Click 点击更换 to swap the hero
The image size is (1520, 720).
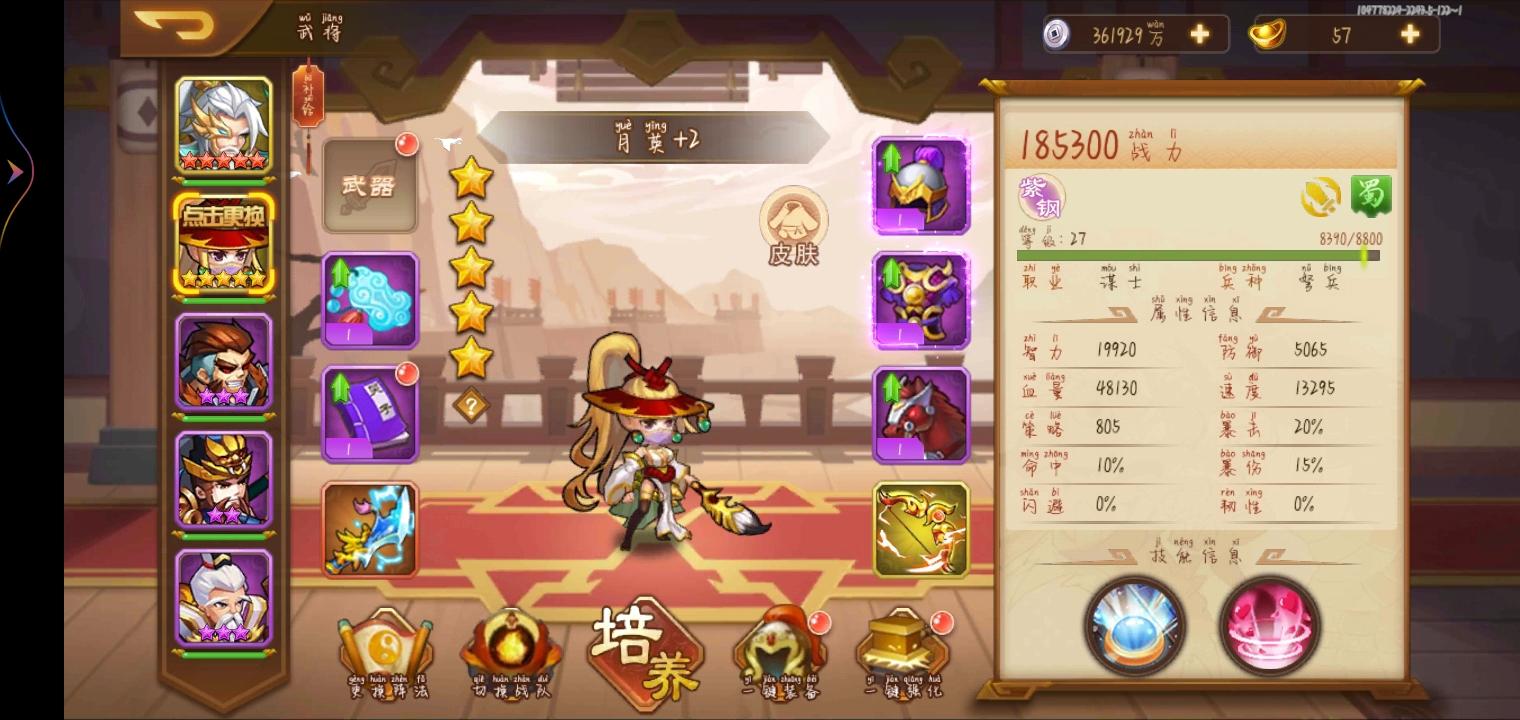tap(222, 213)
